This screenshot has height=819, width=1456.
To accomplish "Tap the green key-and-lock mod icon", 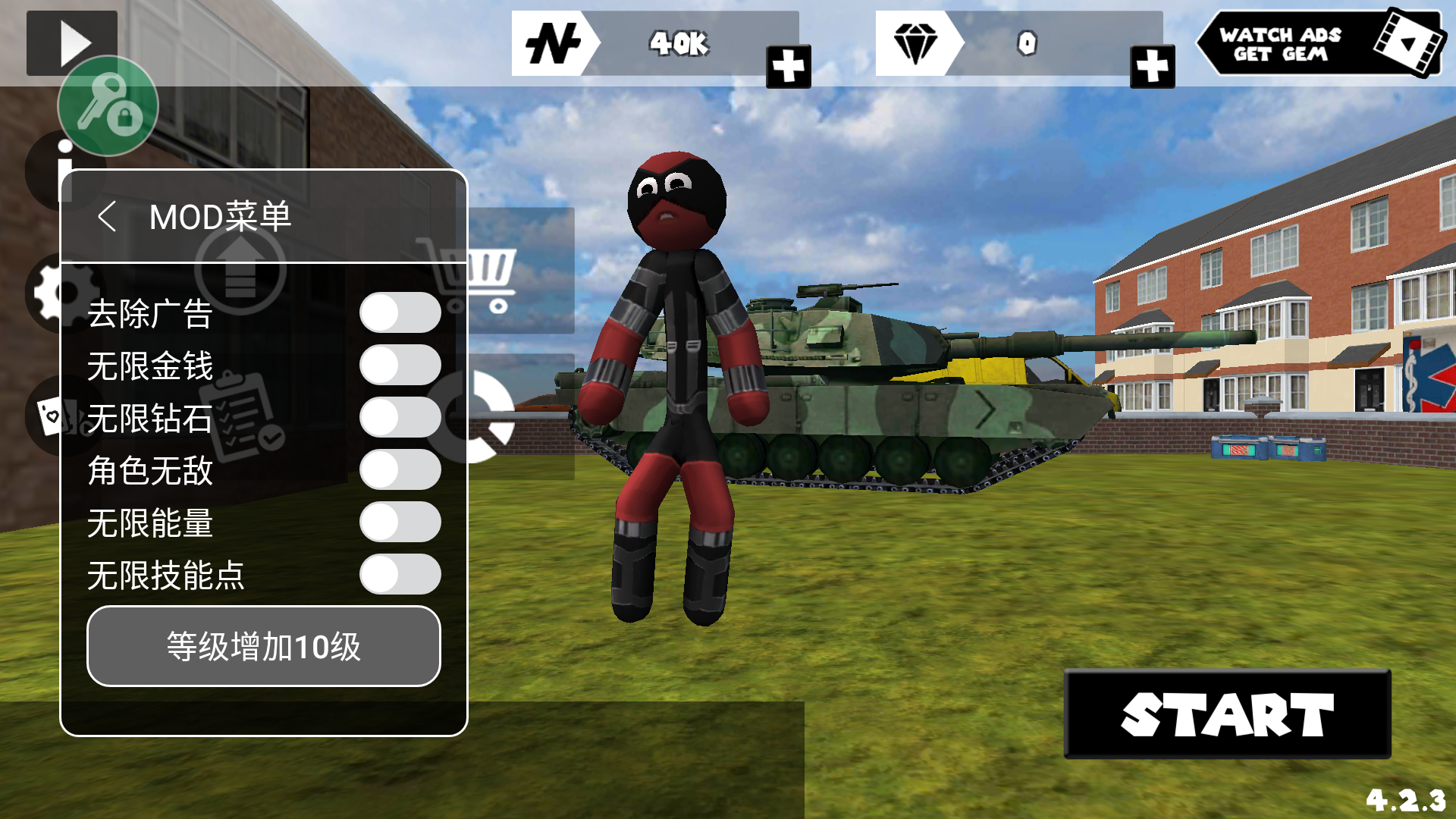I will tap(108, 106).
